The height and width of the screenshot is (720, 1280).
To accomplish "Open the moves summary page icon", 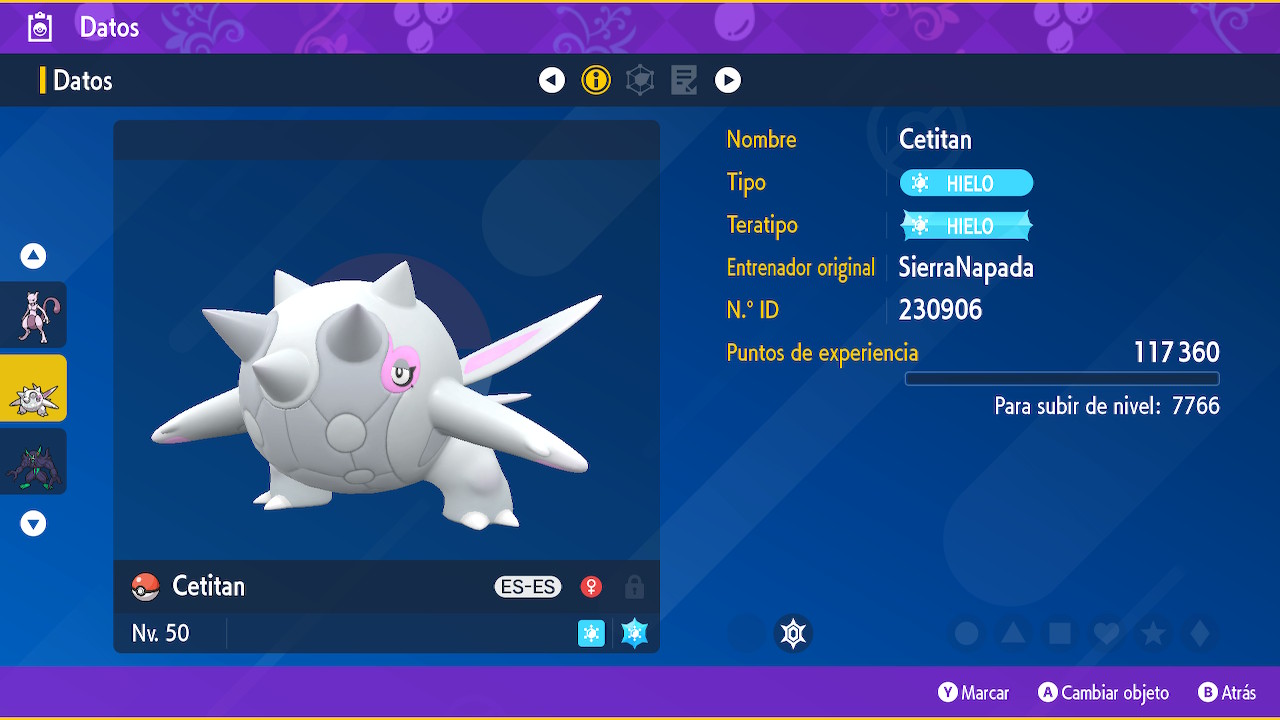I will click(684, 80).
